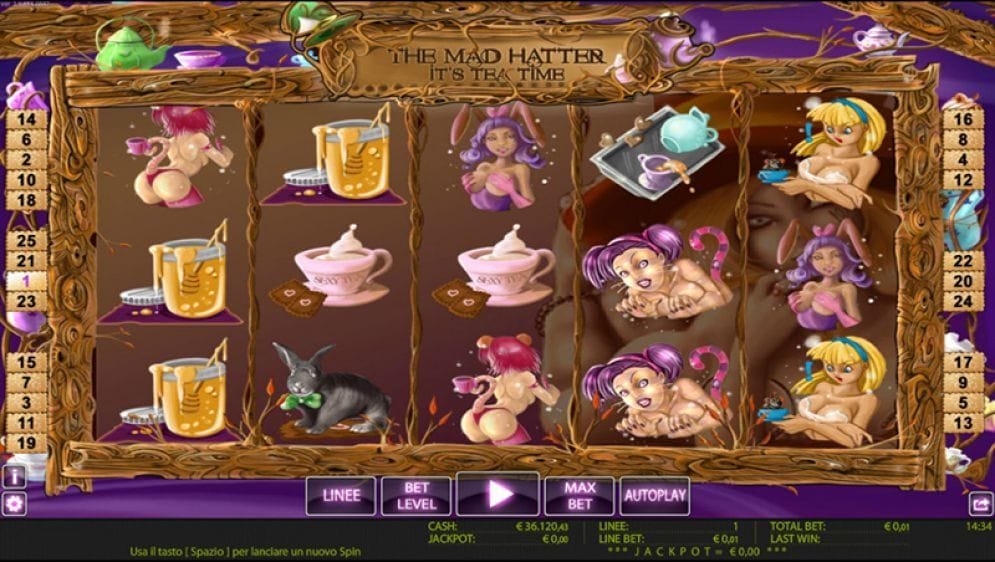The height and width of the screenshot is (562, 995).
Task: Place the MAX BET
Action: 579,495
